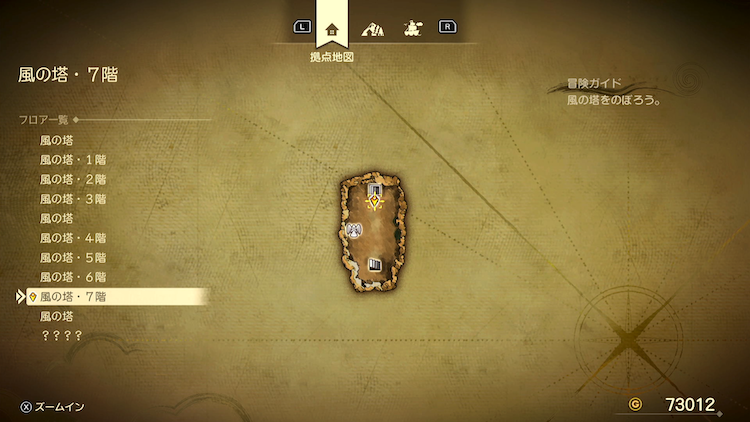Screen dimensions: 750x422
Task: Open the sailing ship map tab
Action: point(410,29)
